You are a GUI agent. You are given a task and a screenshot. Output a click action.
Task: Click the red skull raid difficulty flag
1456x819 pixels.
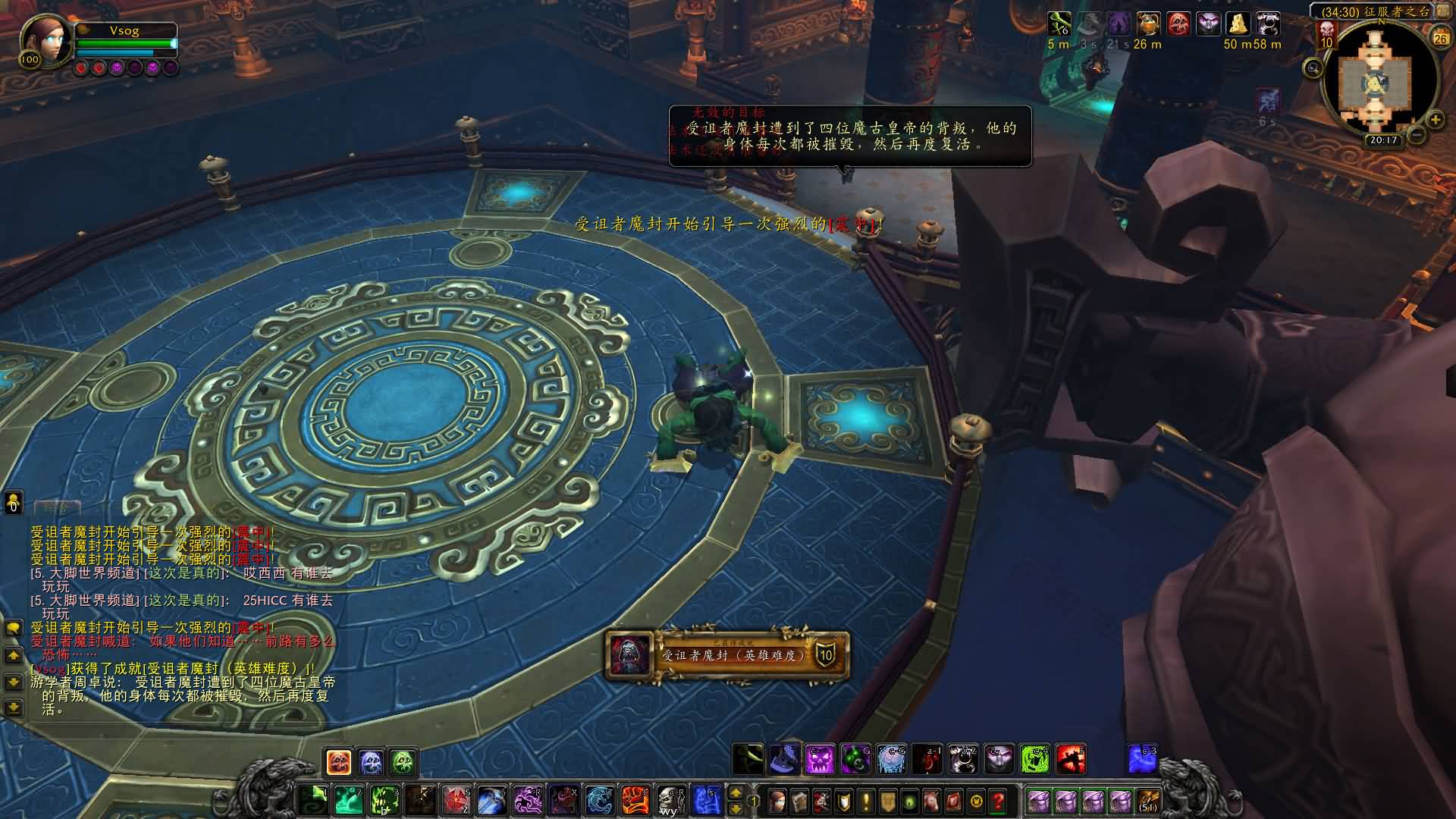[x=1326, y=32]
